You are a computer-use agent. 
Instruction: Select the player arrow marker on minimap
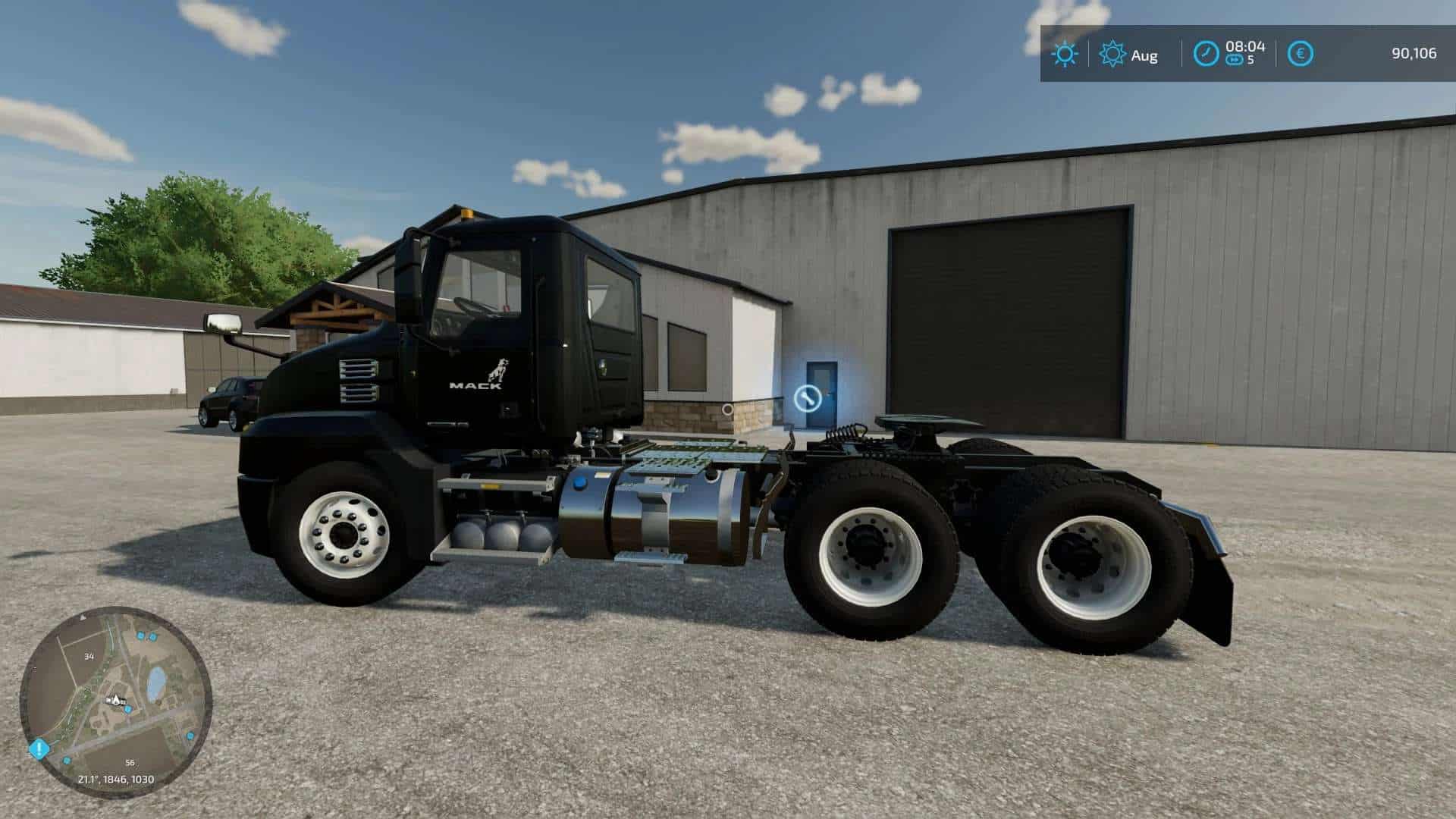[115, 700]
